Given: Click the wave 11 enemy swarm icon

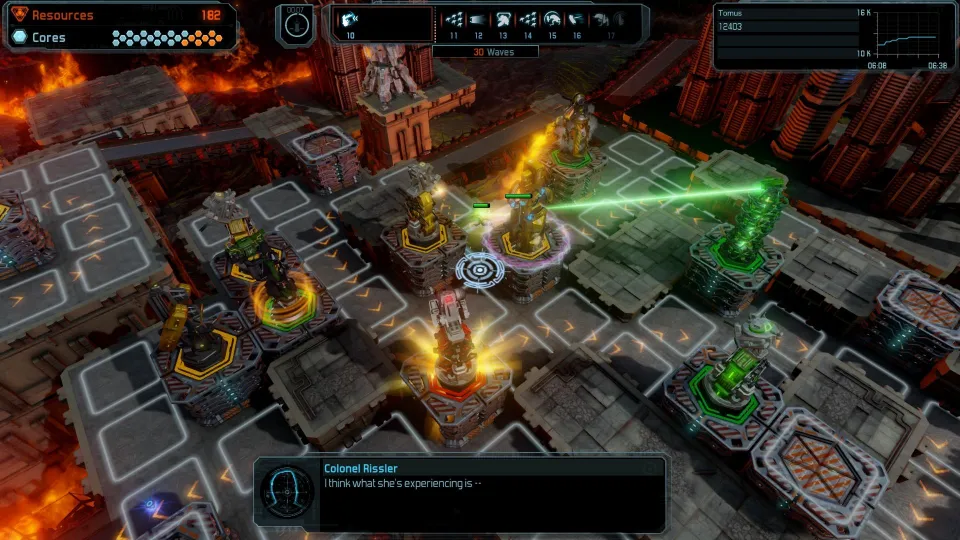Looking at the screenshot, I should (454, 19).
